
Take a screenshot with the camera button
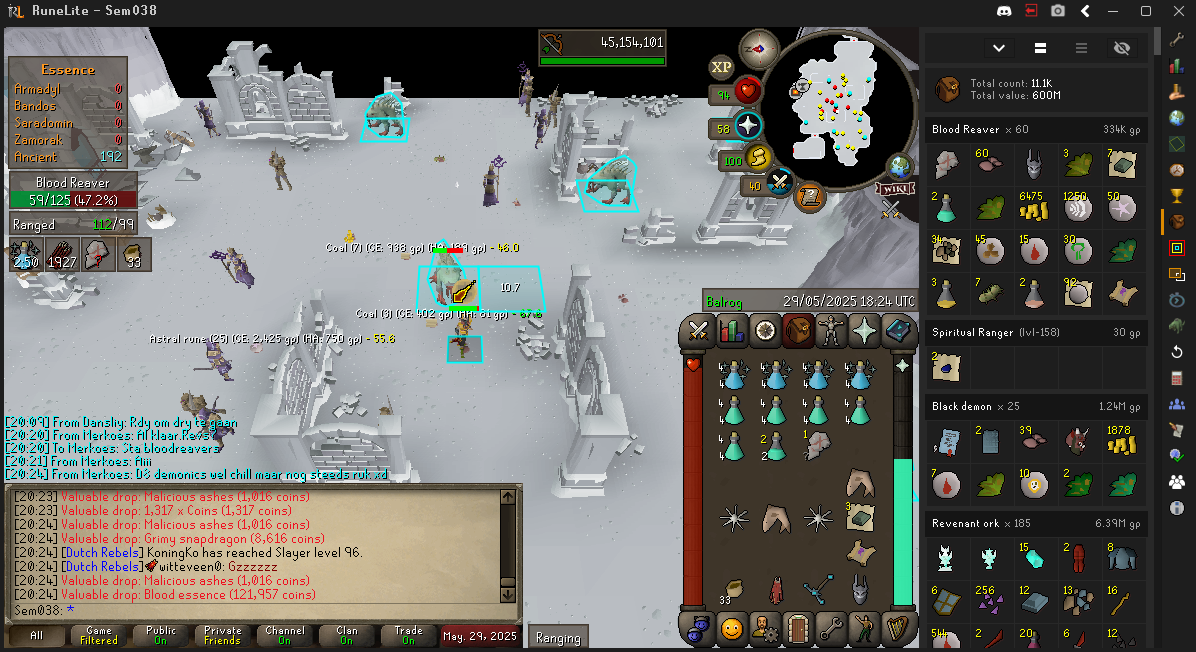click(x=1058, y=11)
